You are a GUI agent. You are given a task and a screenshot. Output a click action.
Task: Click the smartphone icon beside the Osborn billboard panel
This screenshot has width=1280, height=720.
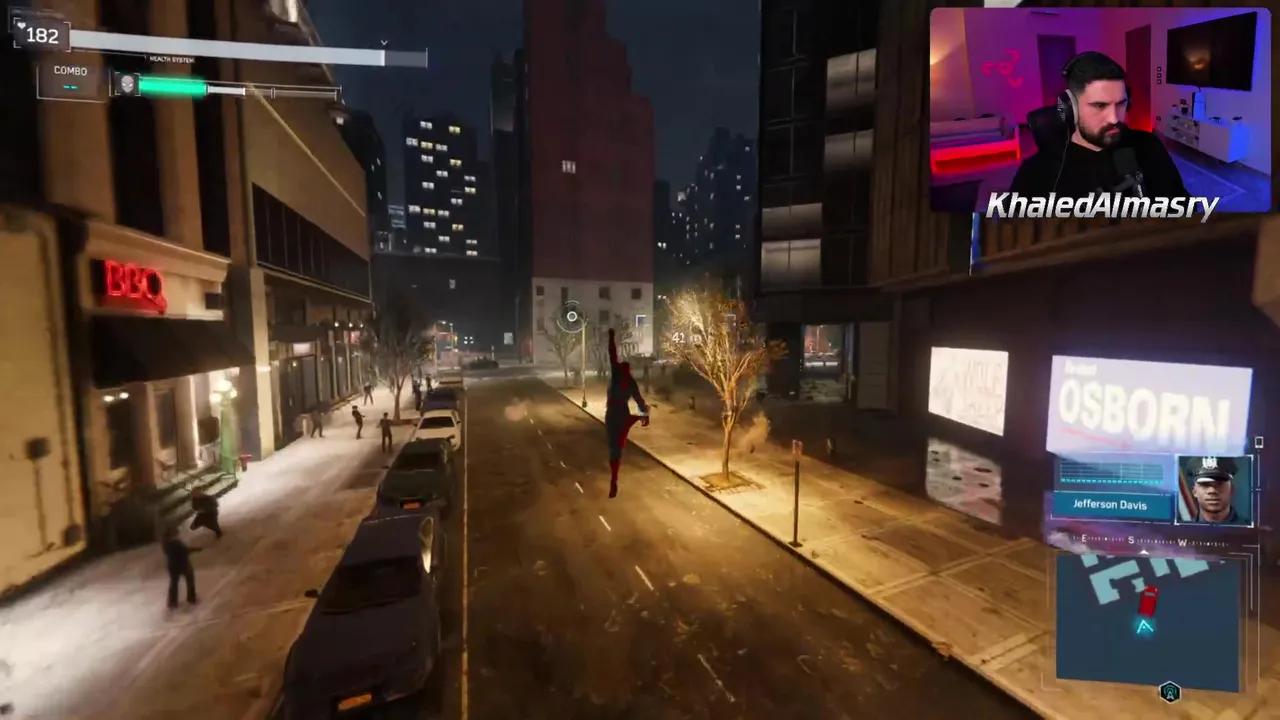(1259, 442)
